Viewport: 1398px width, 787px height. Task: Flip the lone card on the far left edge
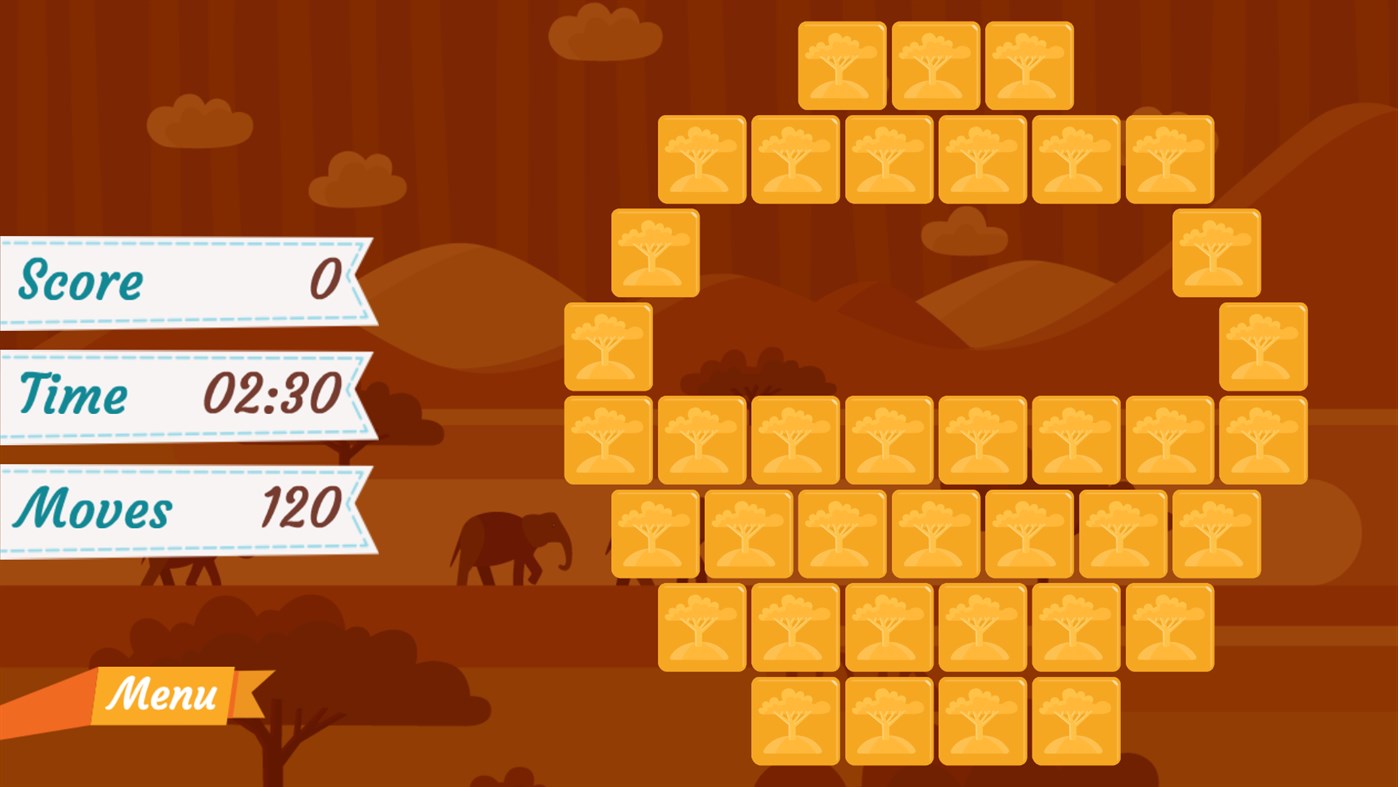(608, 345)
